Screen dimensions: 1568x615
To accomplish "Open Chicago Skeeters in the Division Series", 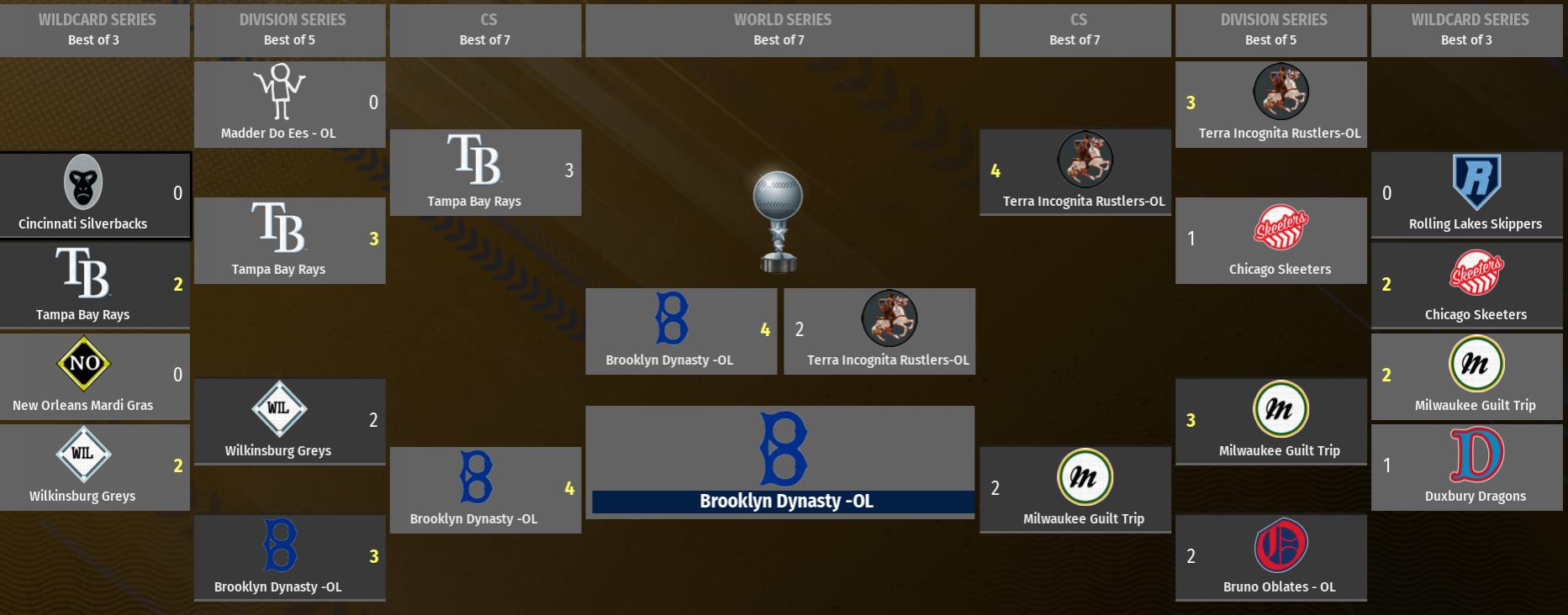I will [1270, 241].
